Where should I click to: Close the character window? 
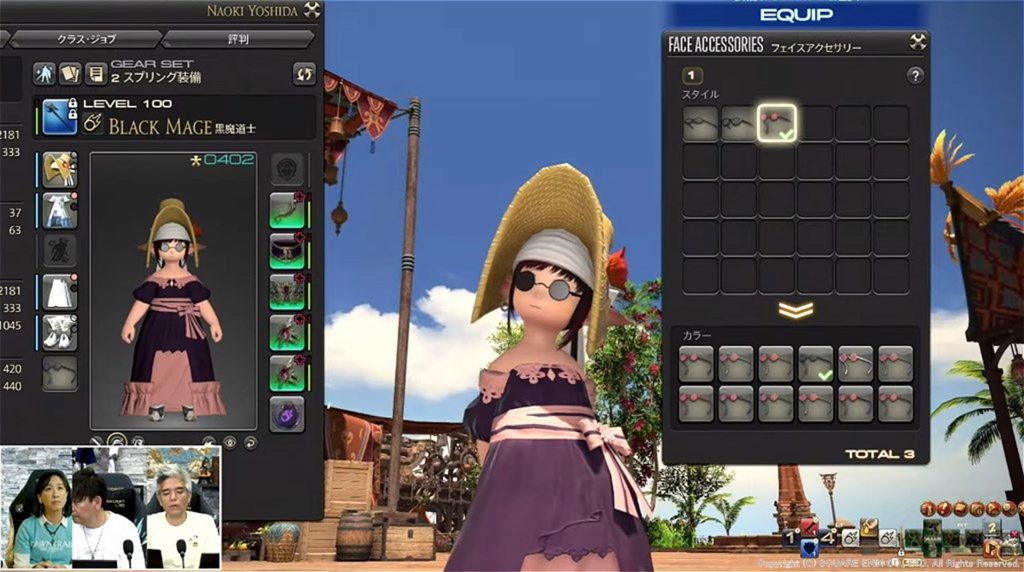312,9
